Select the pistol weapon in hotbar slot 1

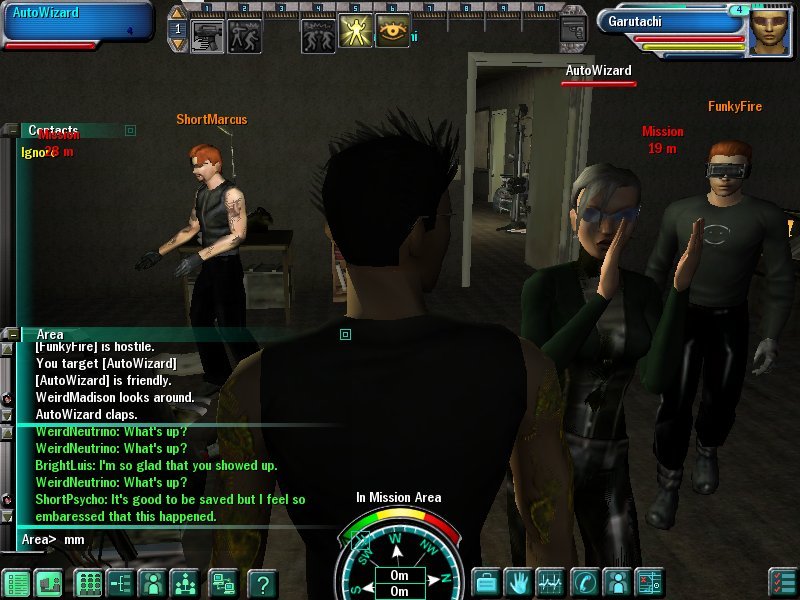pos(206,34)
